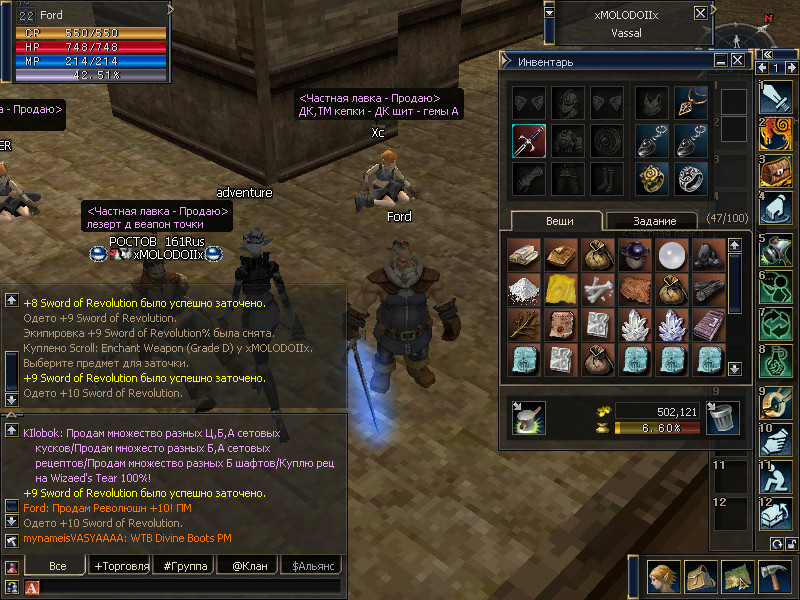Image resolution: width=800 pixels, height=600 pixels.
Task: Minimize the inventory window
Action: point(720,61)
